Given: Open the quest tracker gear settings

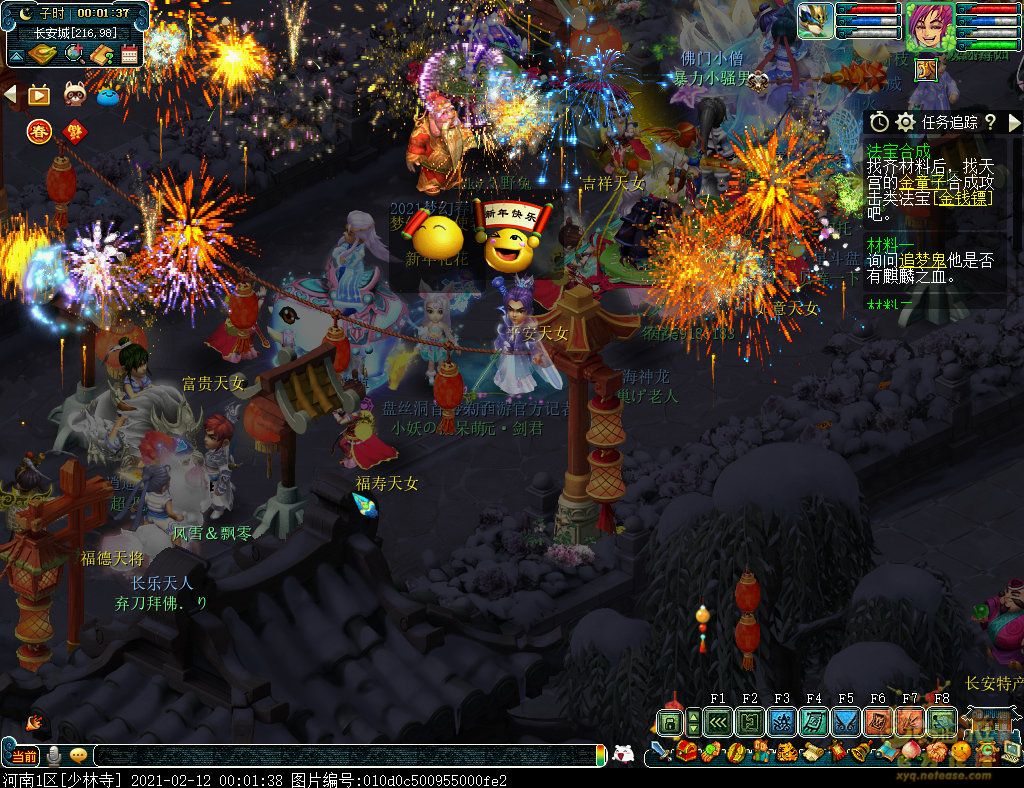Looking at the screenshot, I should [x=905, y=122].
